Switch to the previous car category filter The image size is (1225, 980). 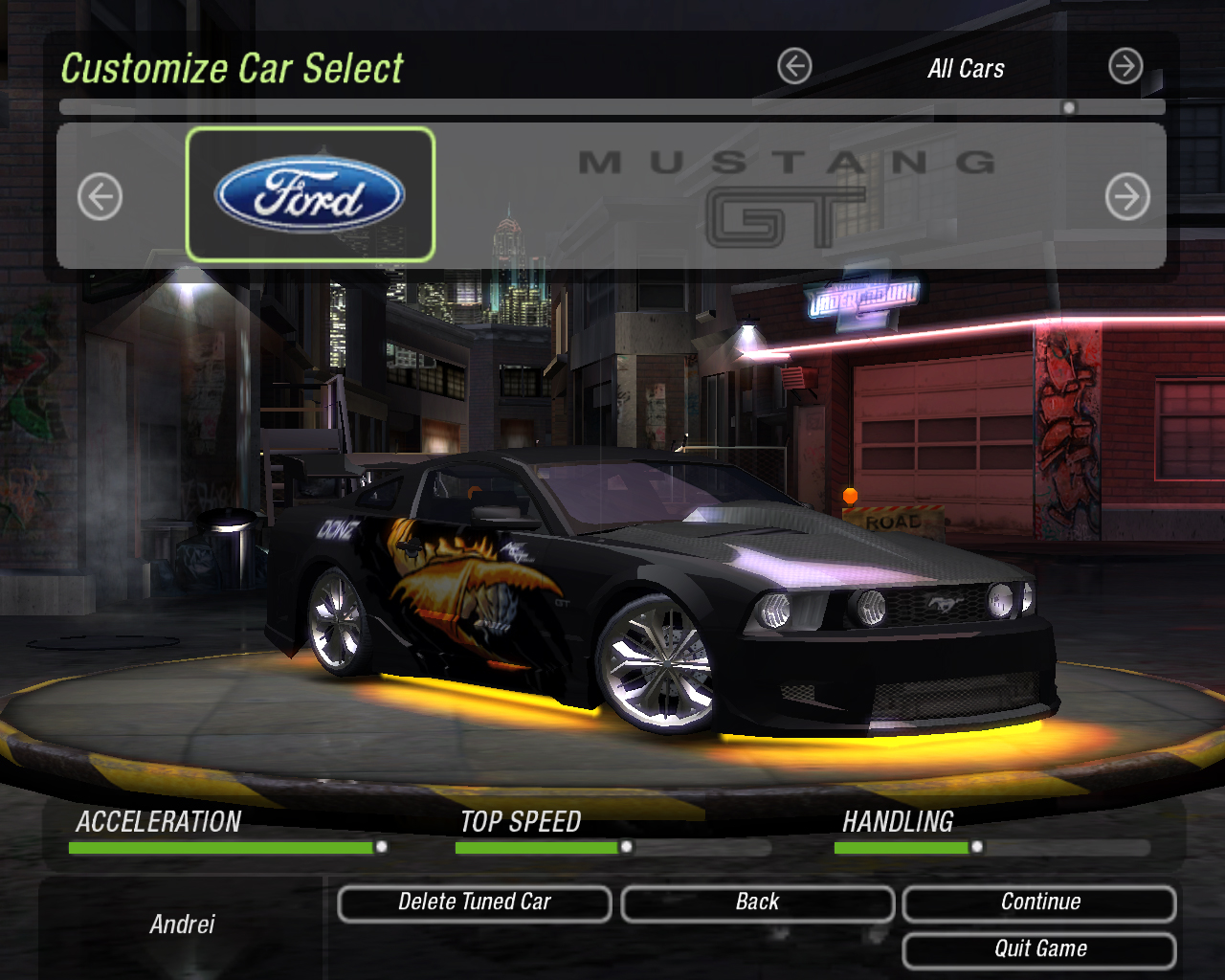pyautogui.click(x=794, y=67)
